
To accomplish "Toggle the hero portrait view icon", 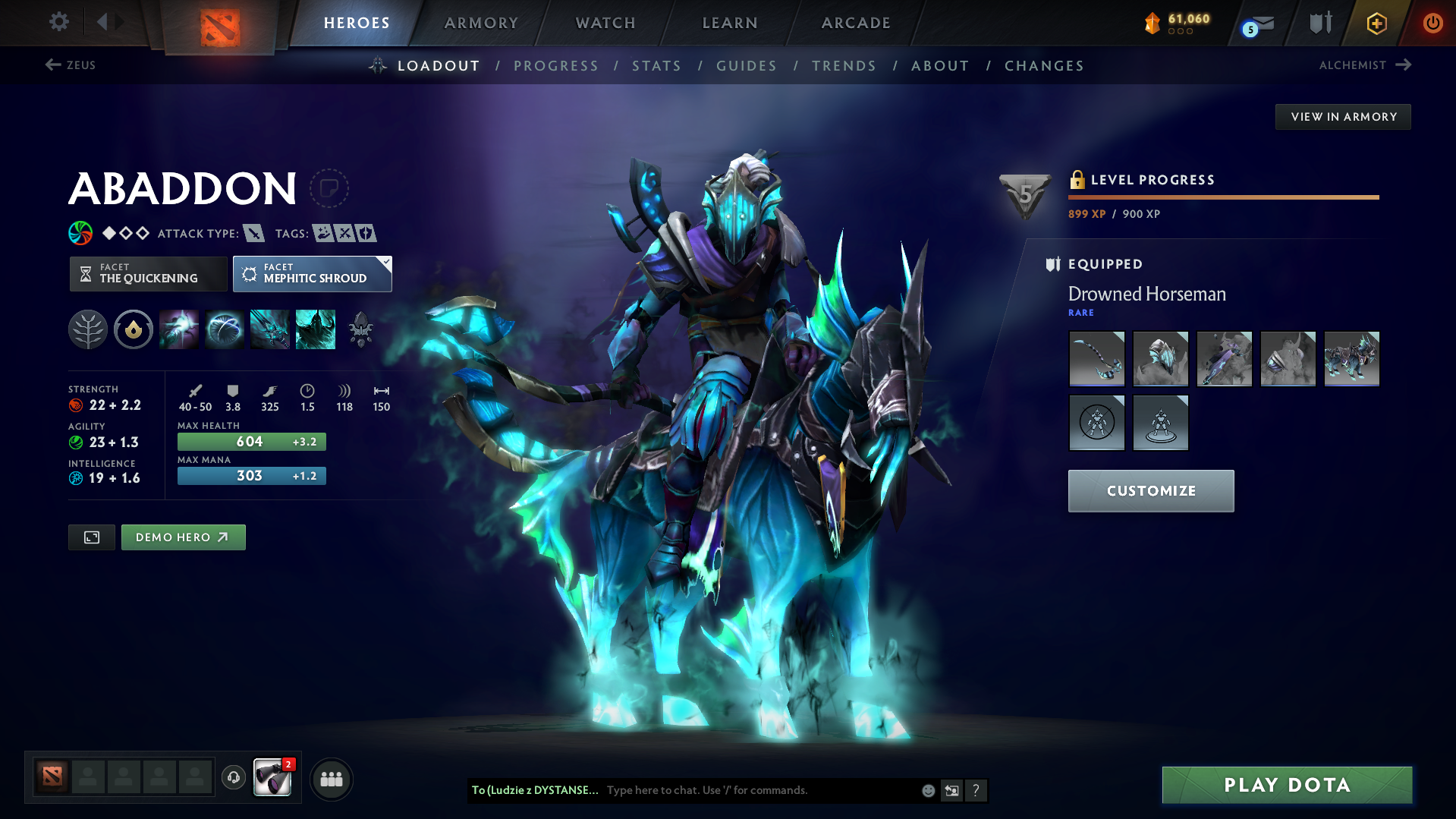I will (91, 537).
